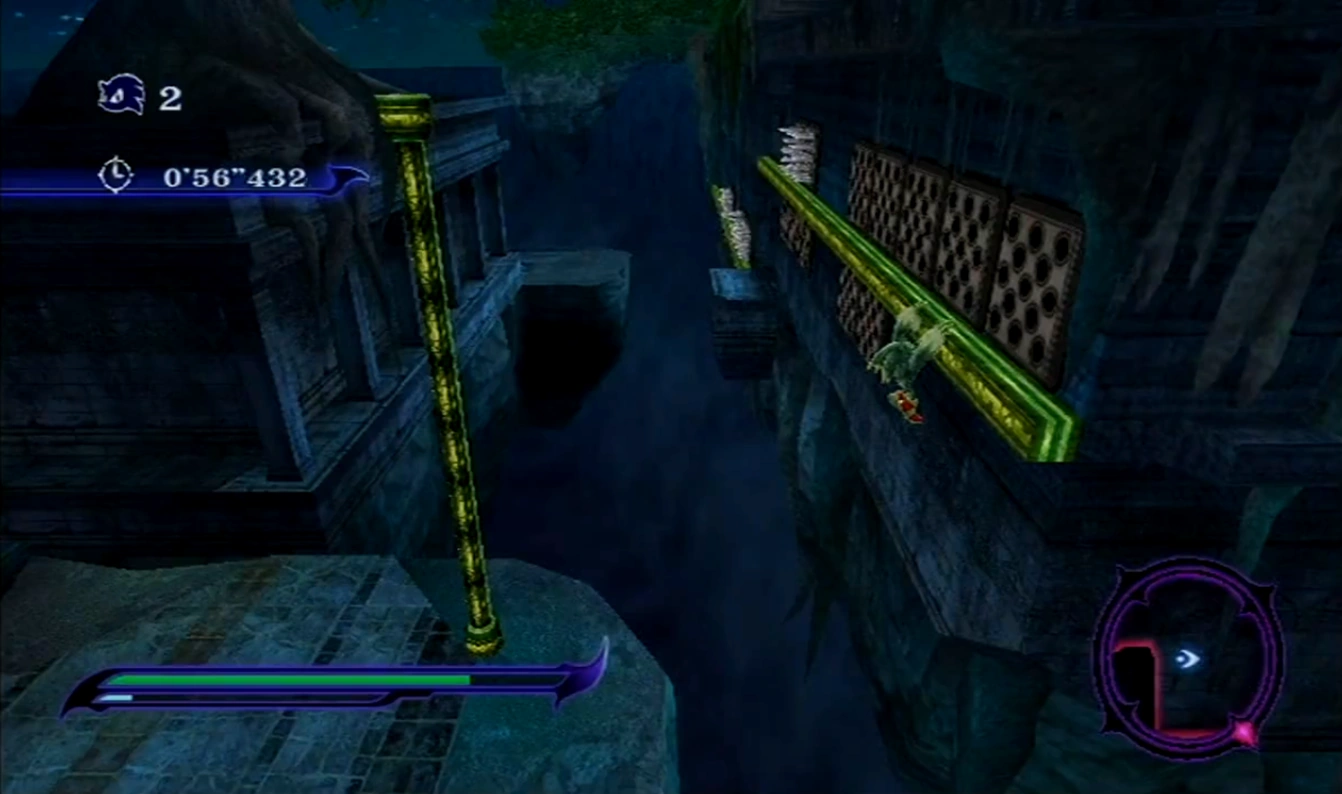This screenshot has width=1342, height=794.
Task: Select the Sonic head lives icon
Action: [x=122, y=96]
